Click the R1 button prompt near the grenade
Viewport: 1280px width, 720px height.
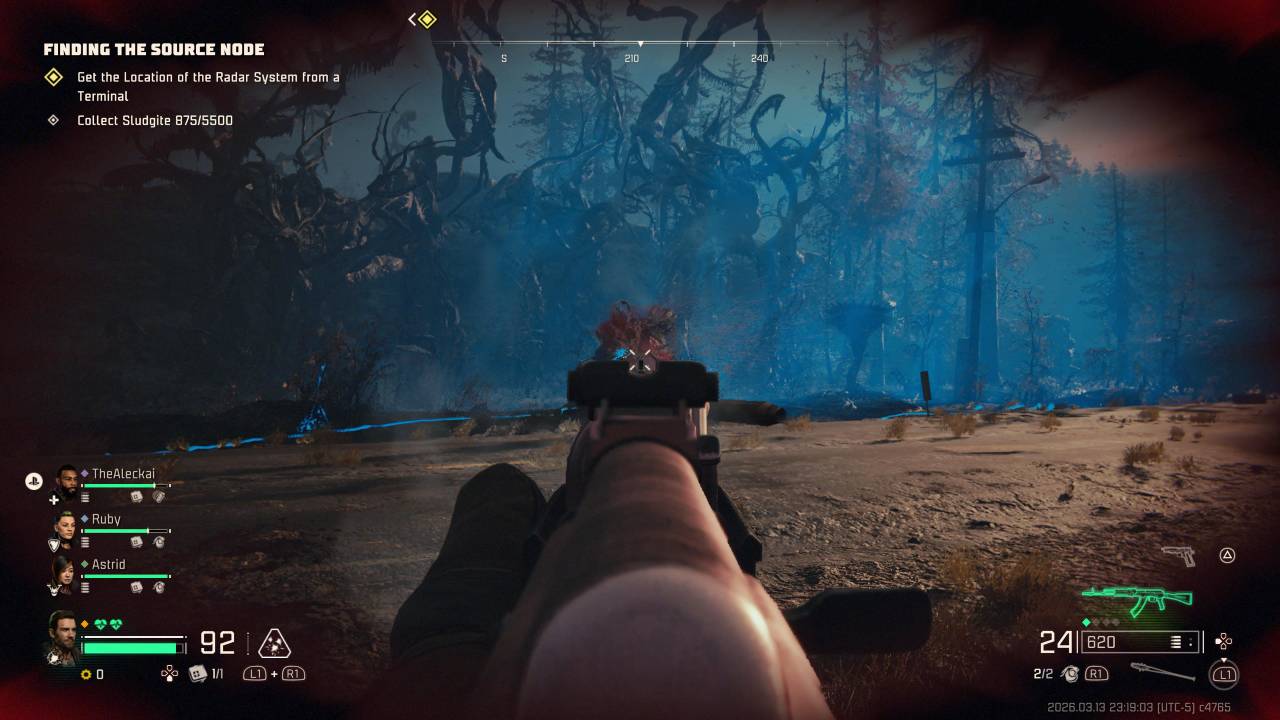point(1098,674)
